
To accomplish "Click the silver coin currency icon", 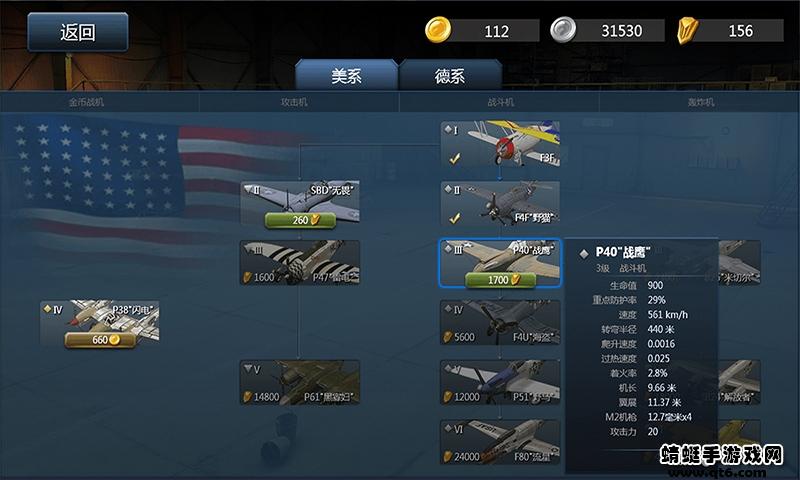I will pyautogui.click(x=564, y=30).
